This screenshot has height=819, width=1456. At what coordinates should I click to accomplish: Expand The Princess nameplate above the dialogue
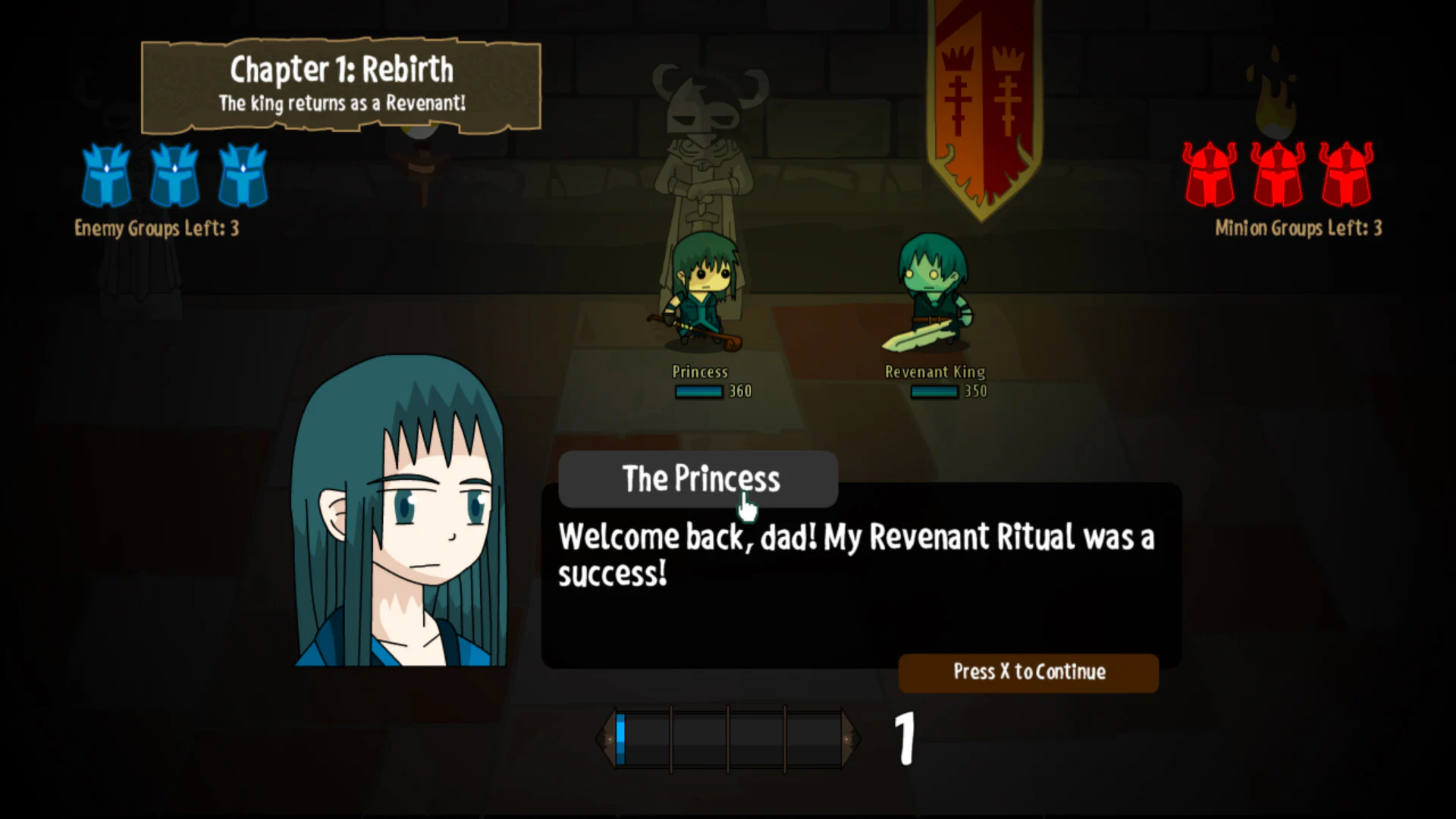pos(698,479)
